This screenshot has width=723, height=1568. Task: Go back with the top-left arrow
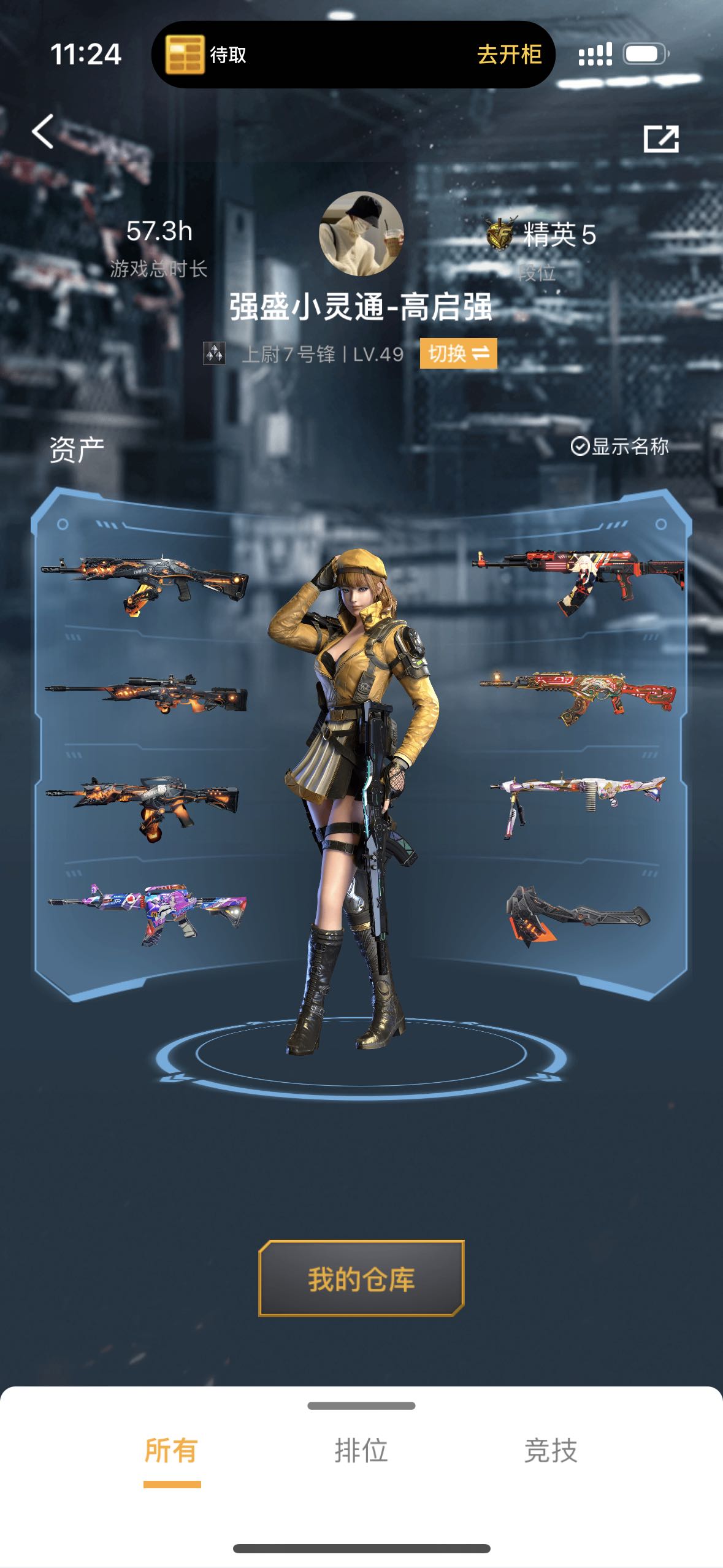(43, 132)
